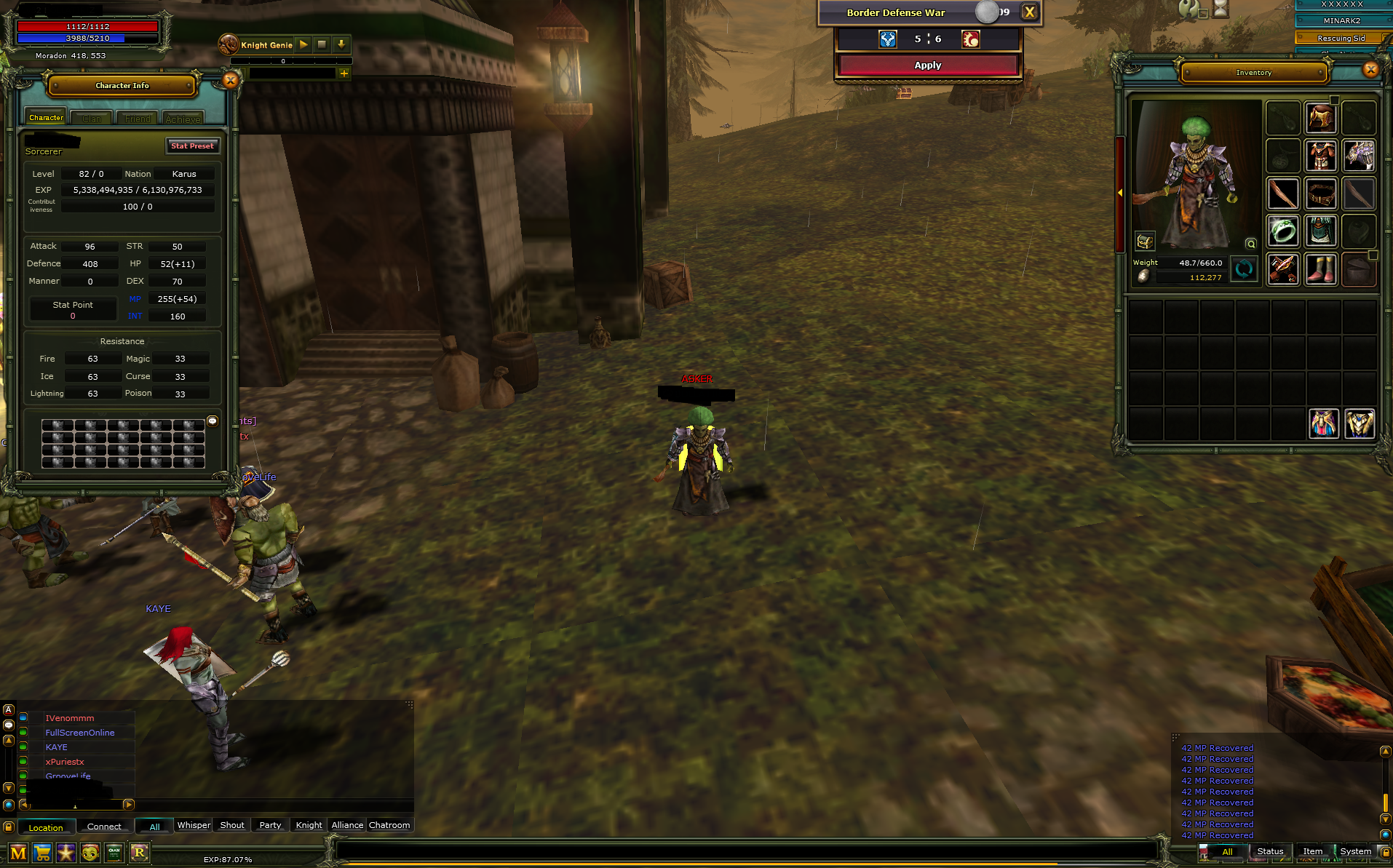Click the Moradon 'M' icon on the taskbar
Image resolution: width=1393 pixels, height=868 pixels.
(x=18, y=853)
